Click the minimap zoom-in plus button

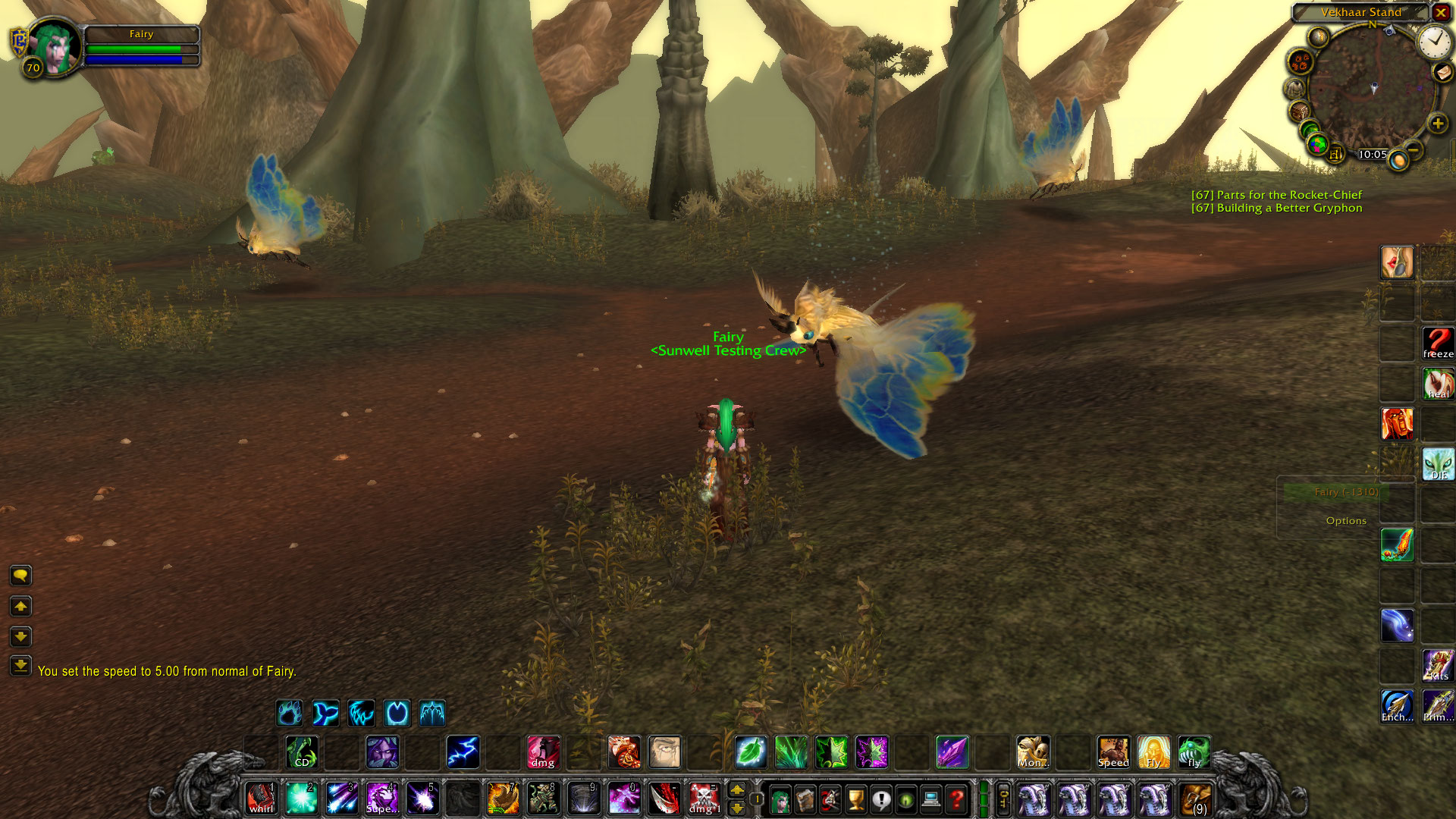pyautogui.click(x=1437, y=124)
